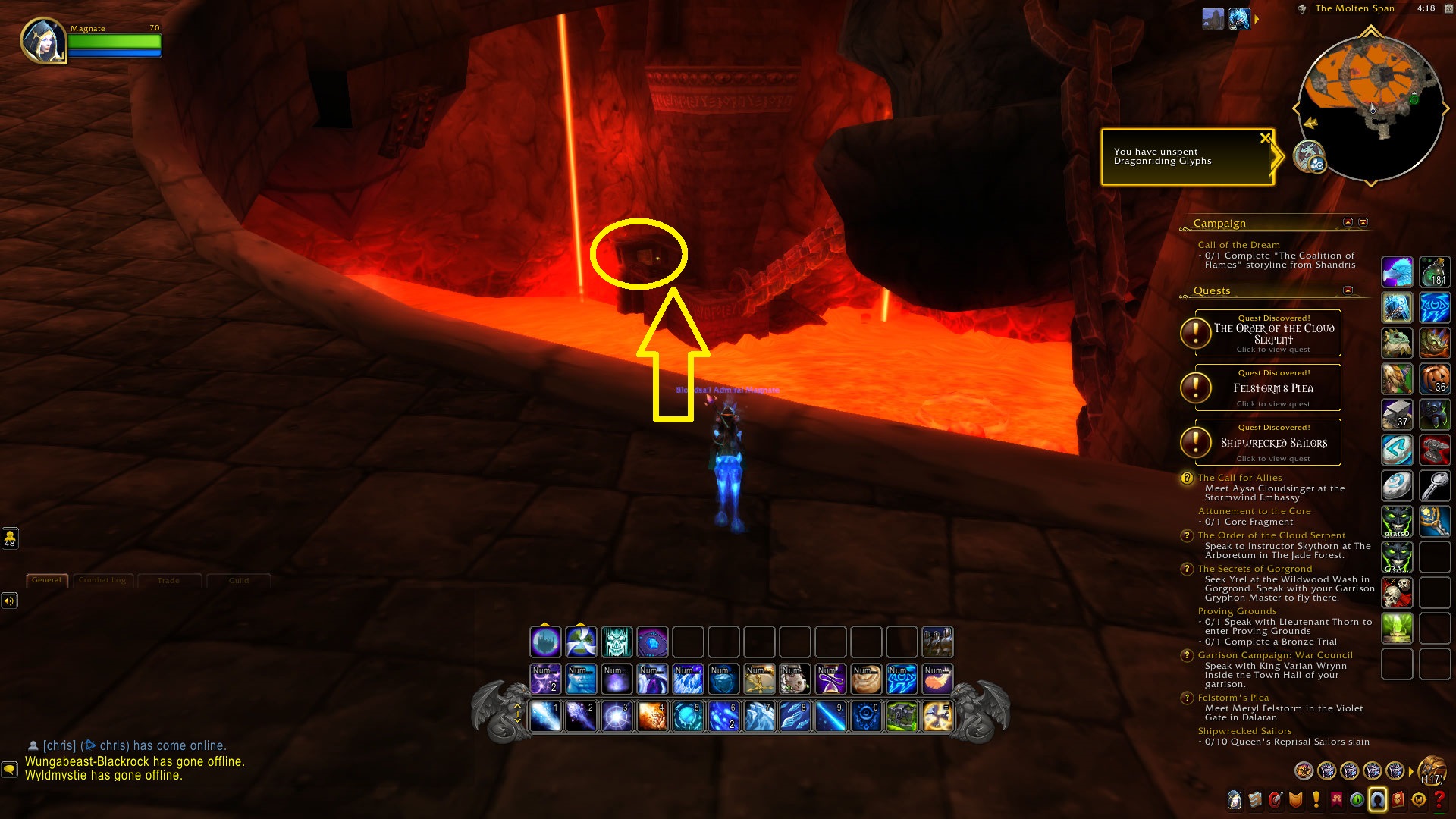
Task: Click the player portrait frame for Magnate
Action: [44, 40]
